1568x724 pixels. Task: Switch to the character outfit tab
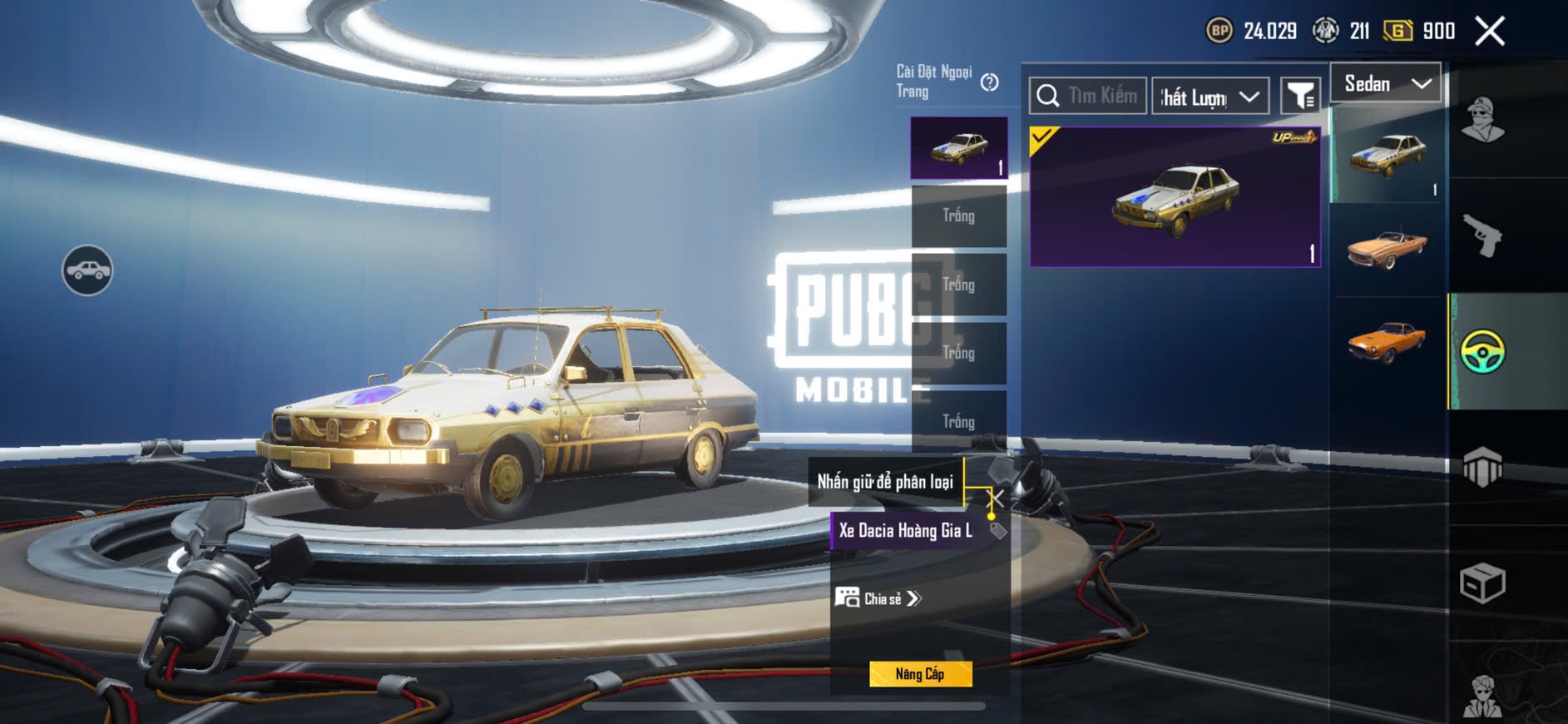(x=1482, y=121)
